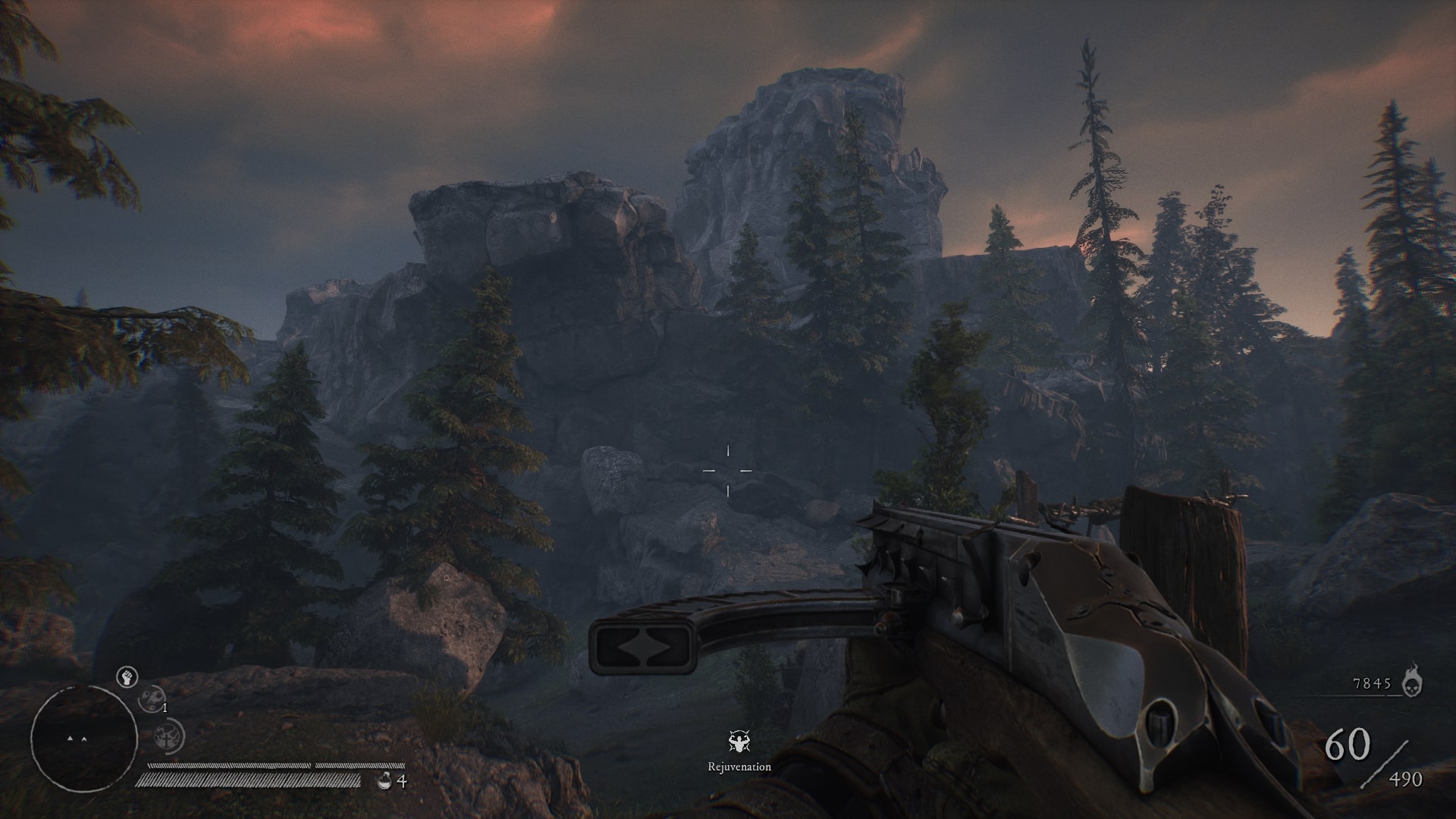Click the Rejuvenation buff icon
1456x819 pixels.
tap(739, 743)
